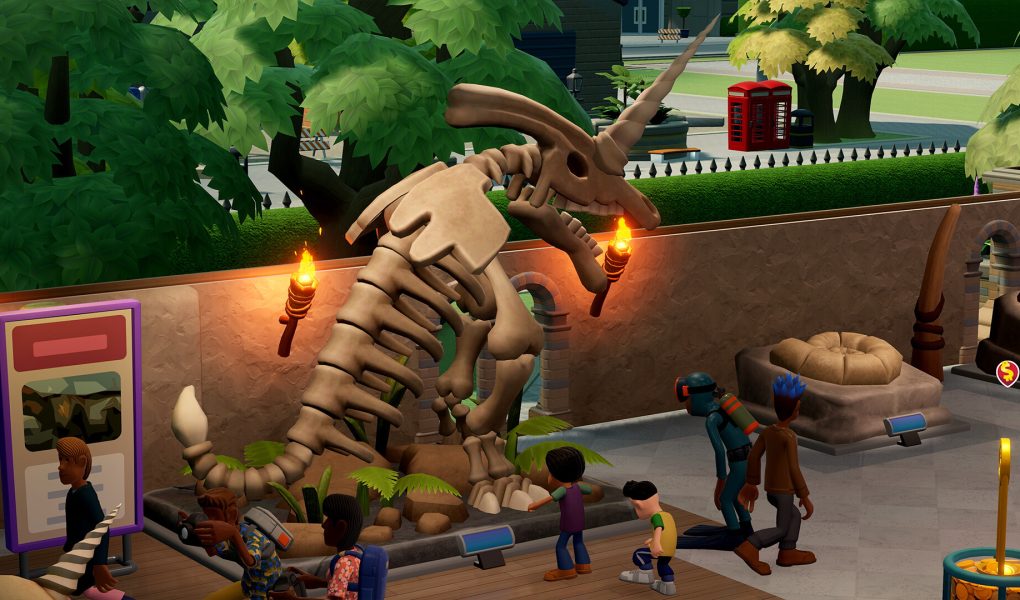Click the red dollar-sign marker pin
This screenshot has height=600, width=1020.
pyautogui.click(x=1007, y=374)
